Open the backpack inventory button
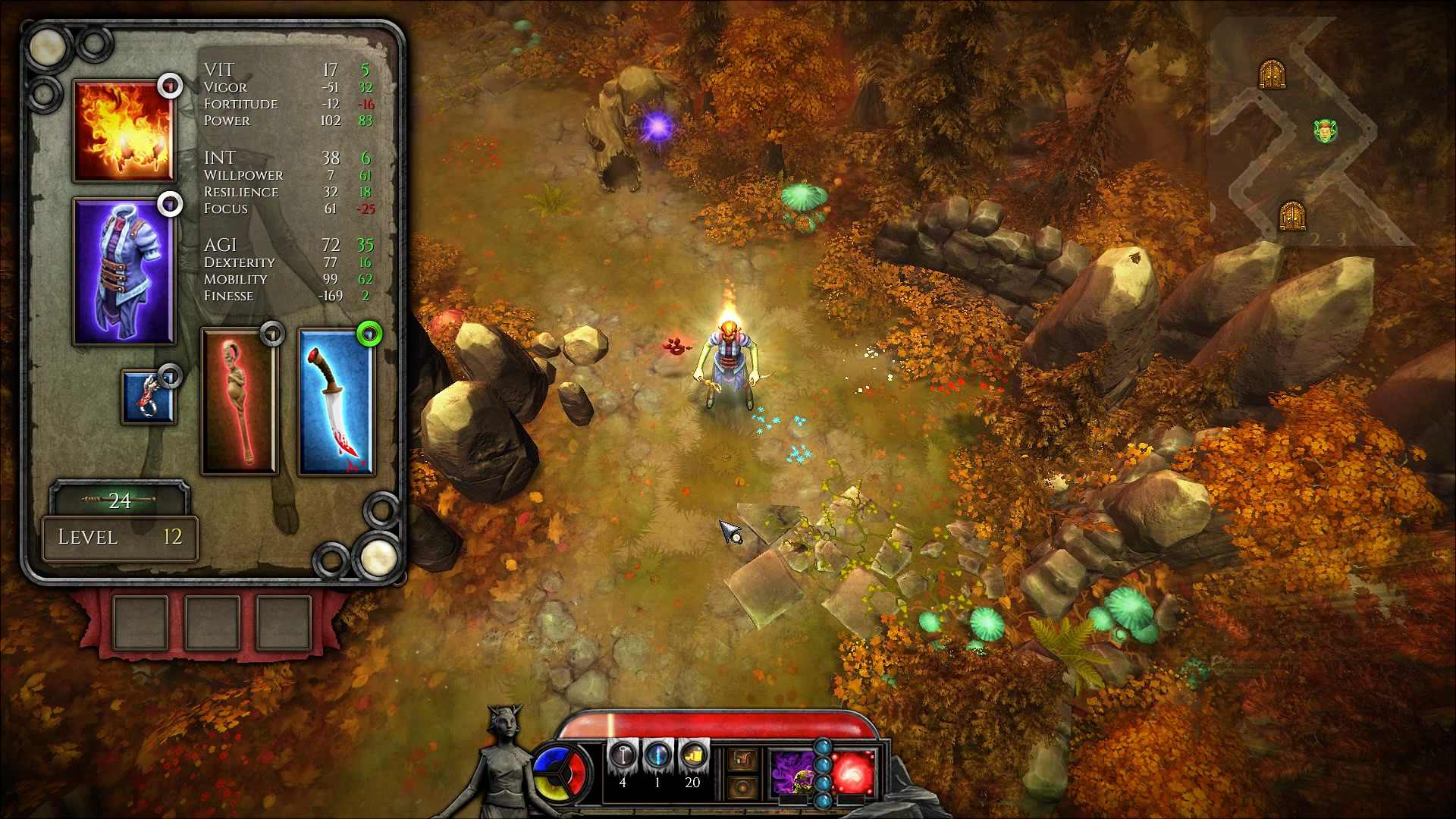This screenshot has height=819, width=1456. [x=742, y=759]
